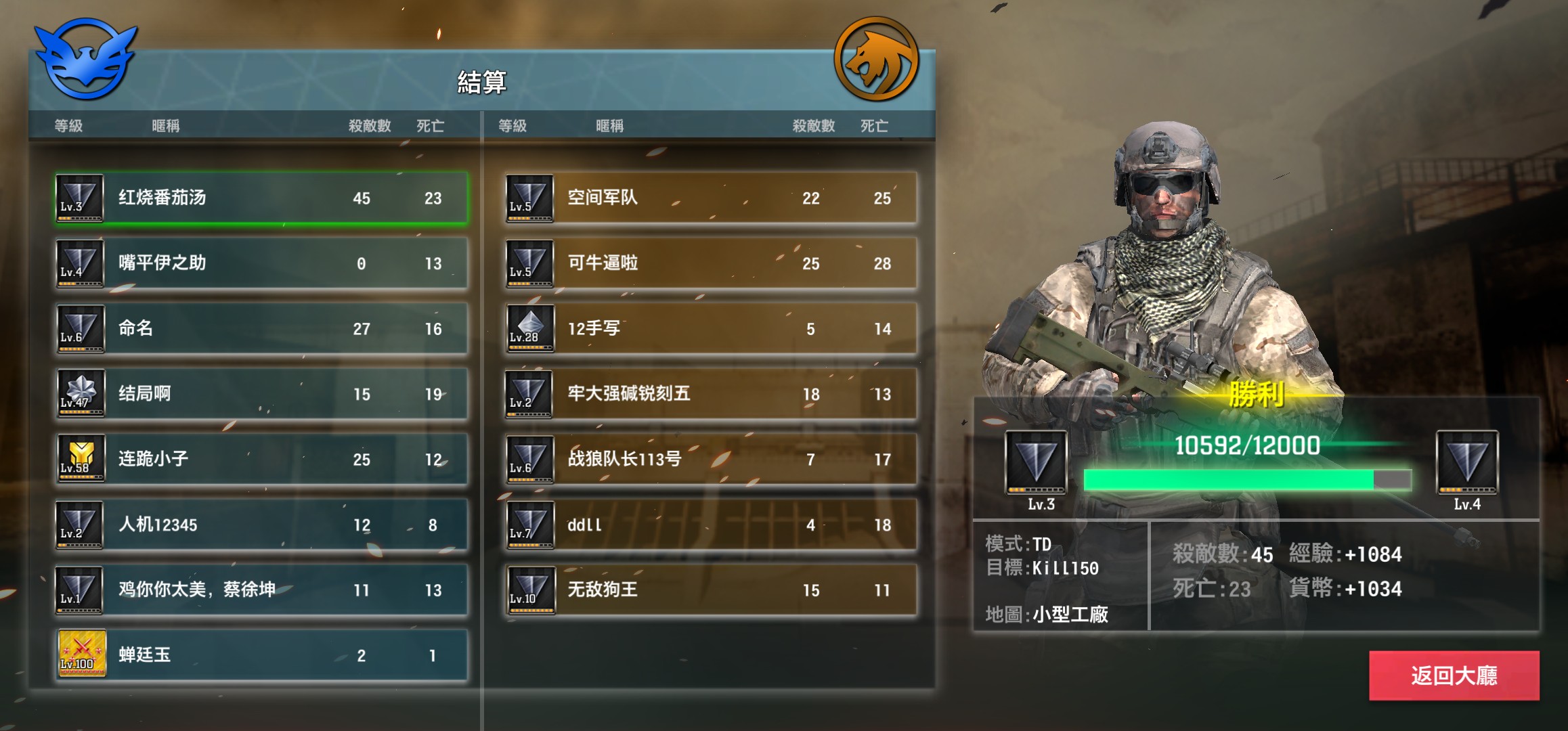The height and width of the screenshot is (731, 1568).
Task: Click 连跪小子's Lv.58 yellow rank badge
Action: [79, 459]
